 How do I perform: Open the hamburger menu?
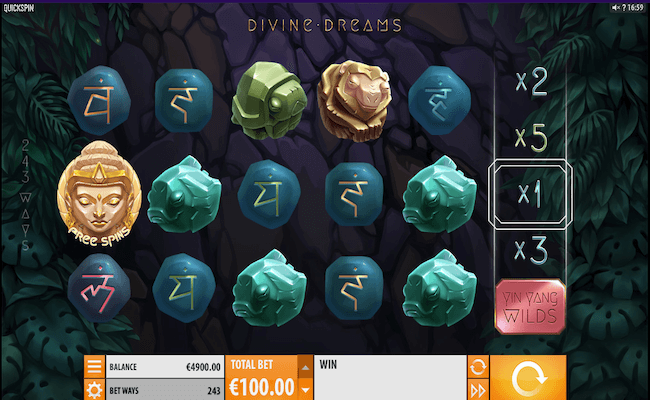coord(93,366)
